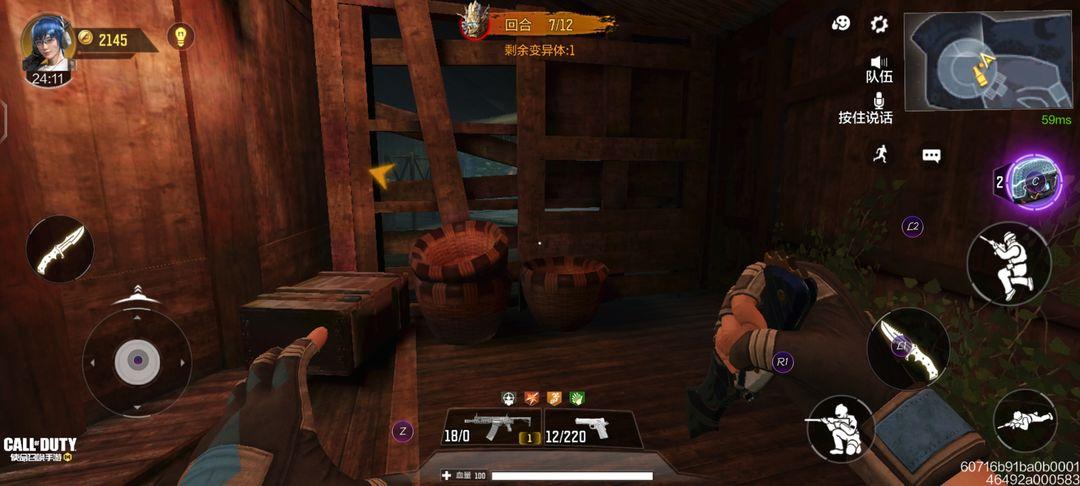The height and width of the screenshot is (486, 1080).
Task: Swing the left-side knife melee button
Action: coord(59,249)
